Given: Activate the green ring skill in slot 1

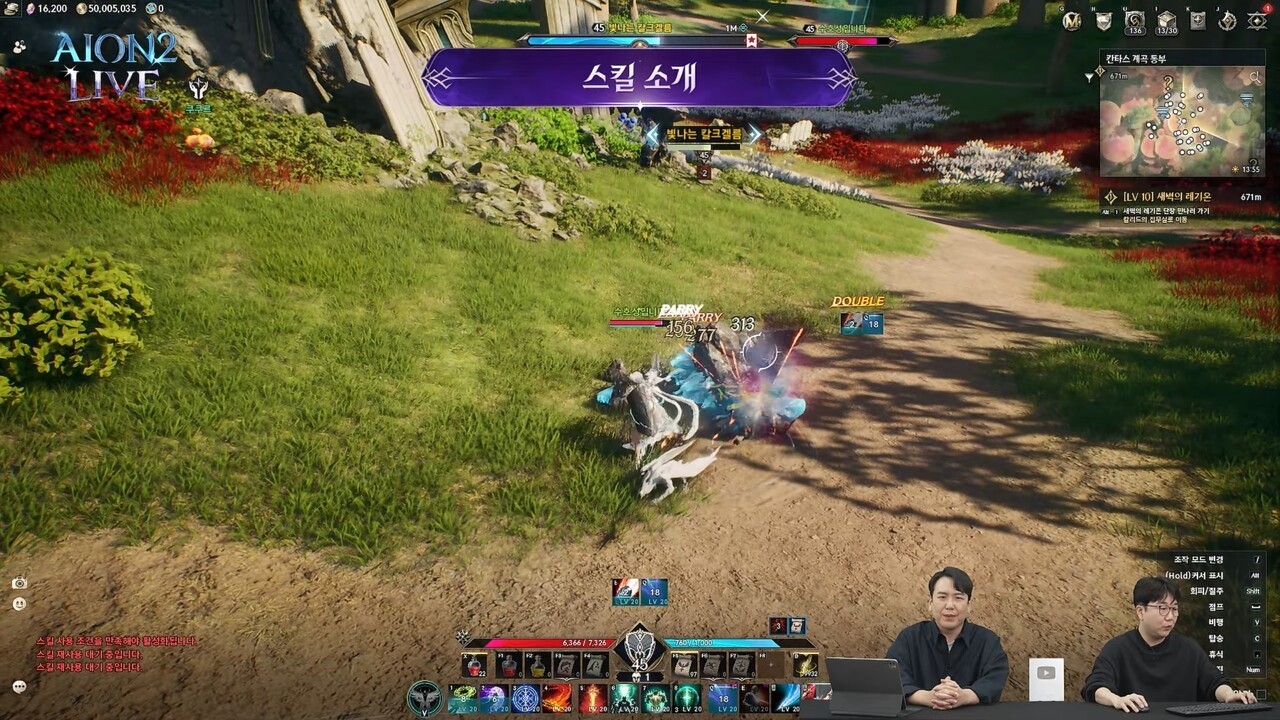Looking at the screenshot, I should 462,697.
